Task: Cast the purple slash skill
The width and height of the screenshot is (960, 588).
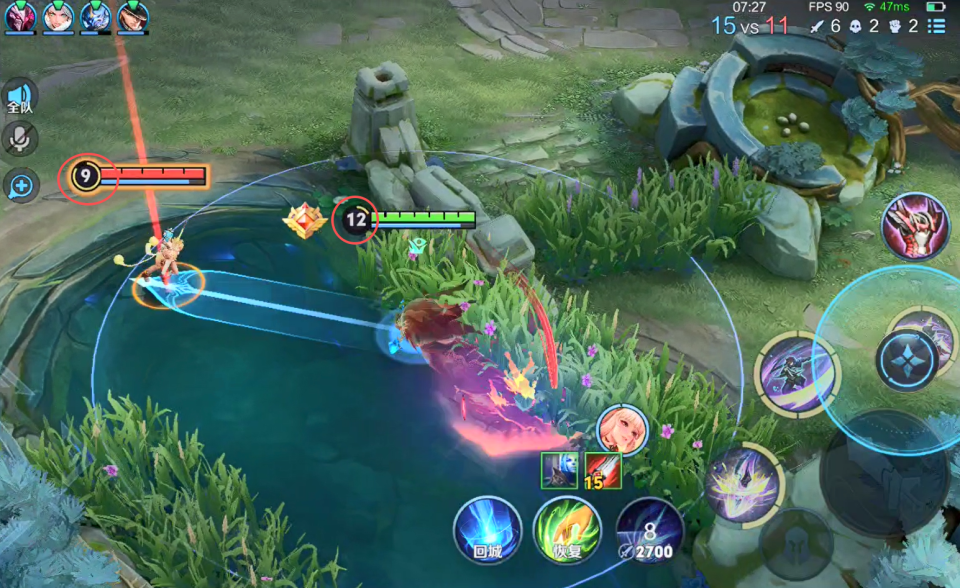Action: click(x=796, y=373)
